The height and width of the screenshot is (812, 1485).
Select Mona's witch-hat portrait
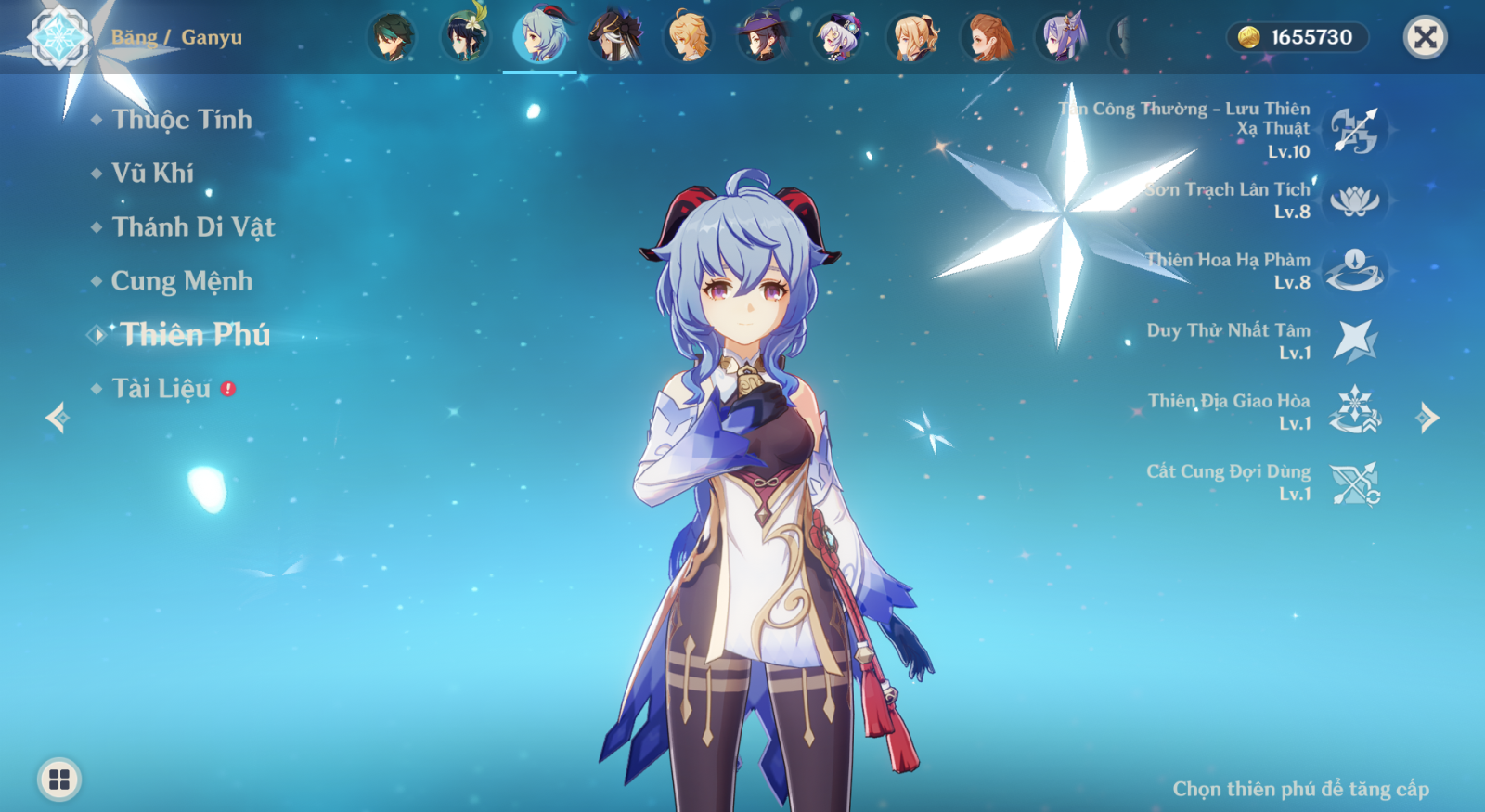(x=763, y=38)
